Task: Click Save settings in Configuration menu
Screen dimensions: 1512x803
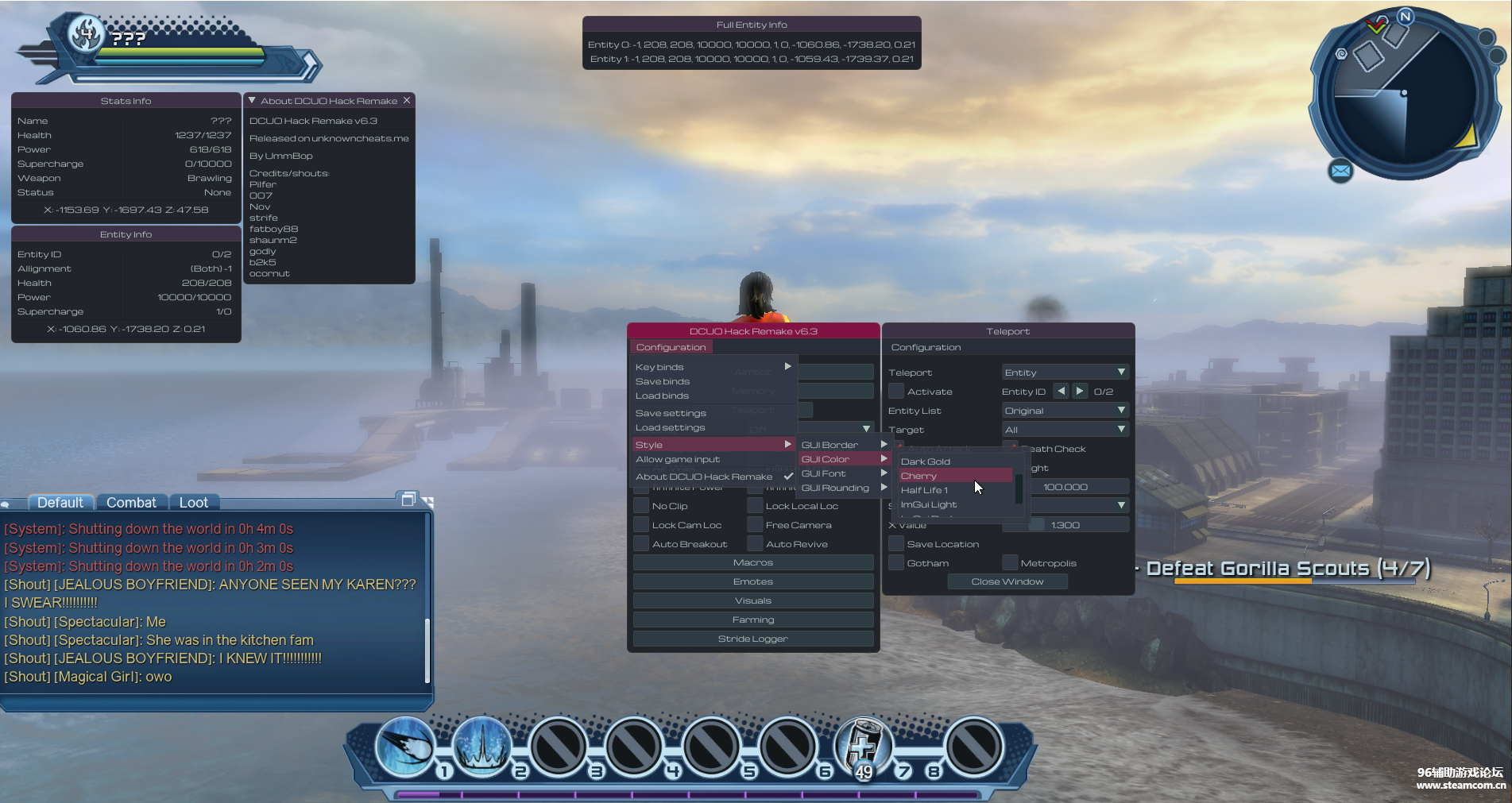Action: (x=671, y=413)
